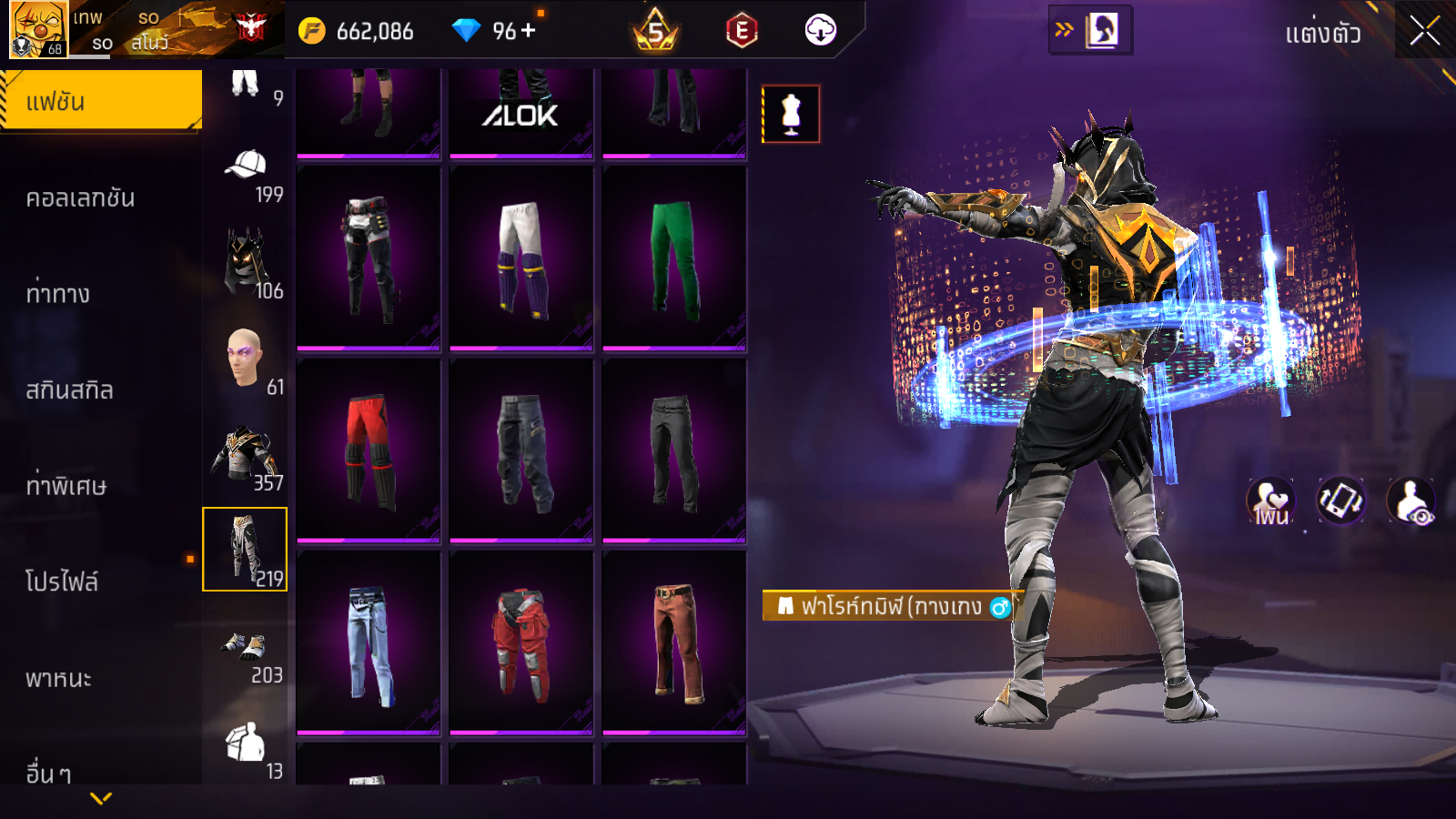
Task: Open the ท่าพิเศษ tab
Action: click(66, 486)
